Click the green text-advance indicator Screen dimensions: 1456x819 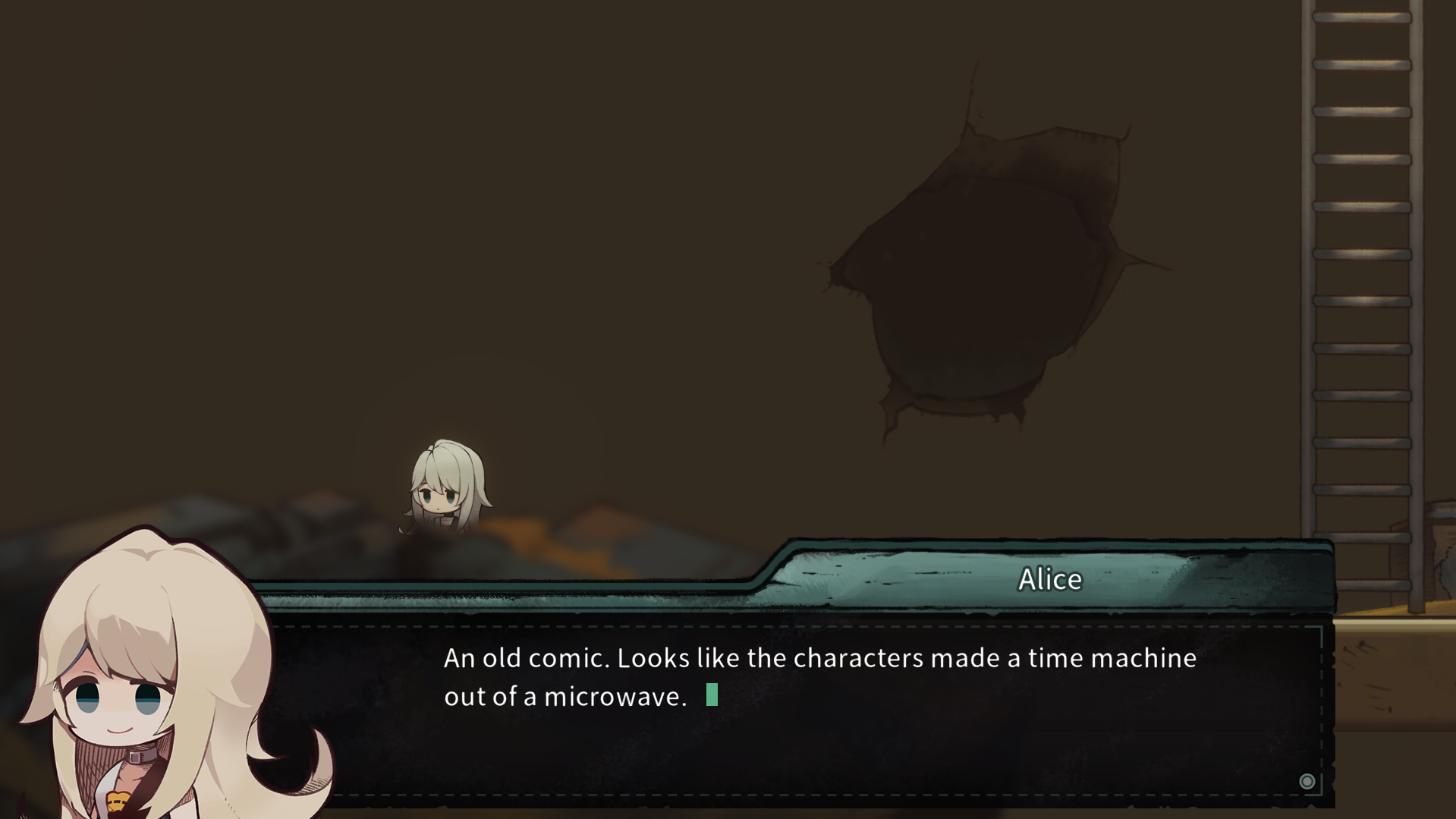[x=711, y=695]
